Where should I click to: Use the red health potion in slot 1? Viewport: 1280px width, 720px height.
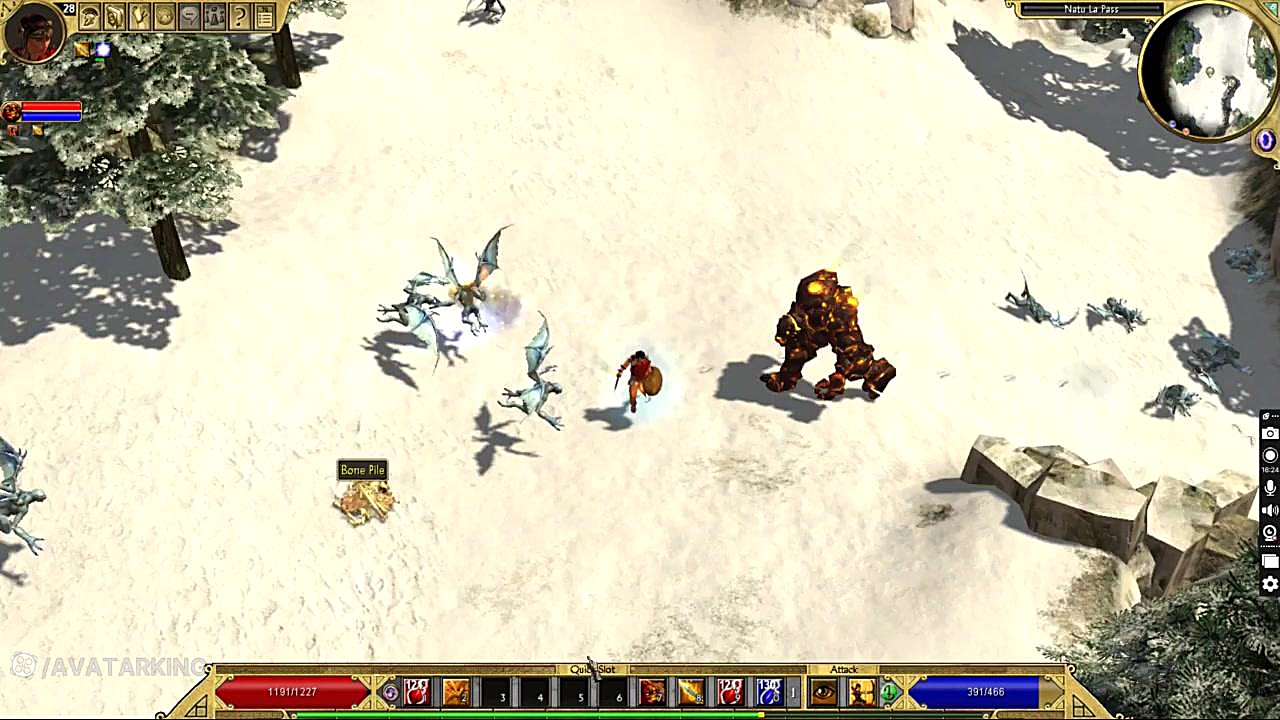click(417, 691)
